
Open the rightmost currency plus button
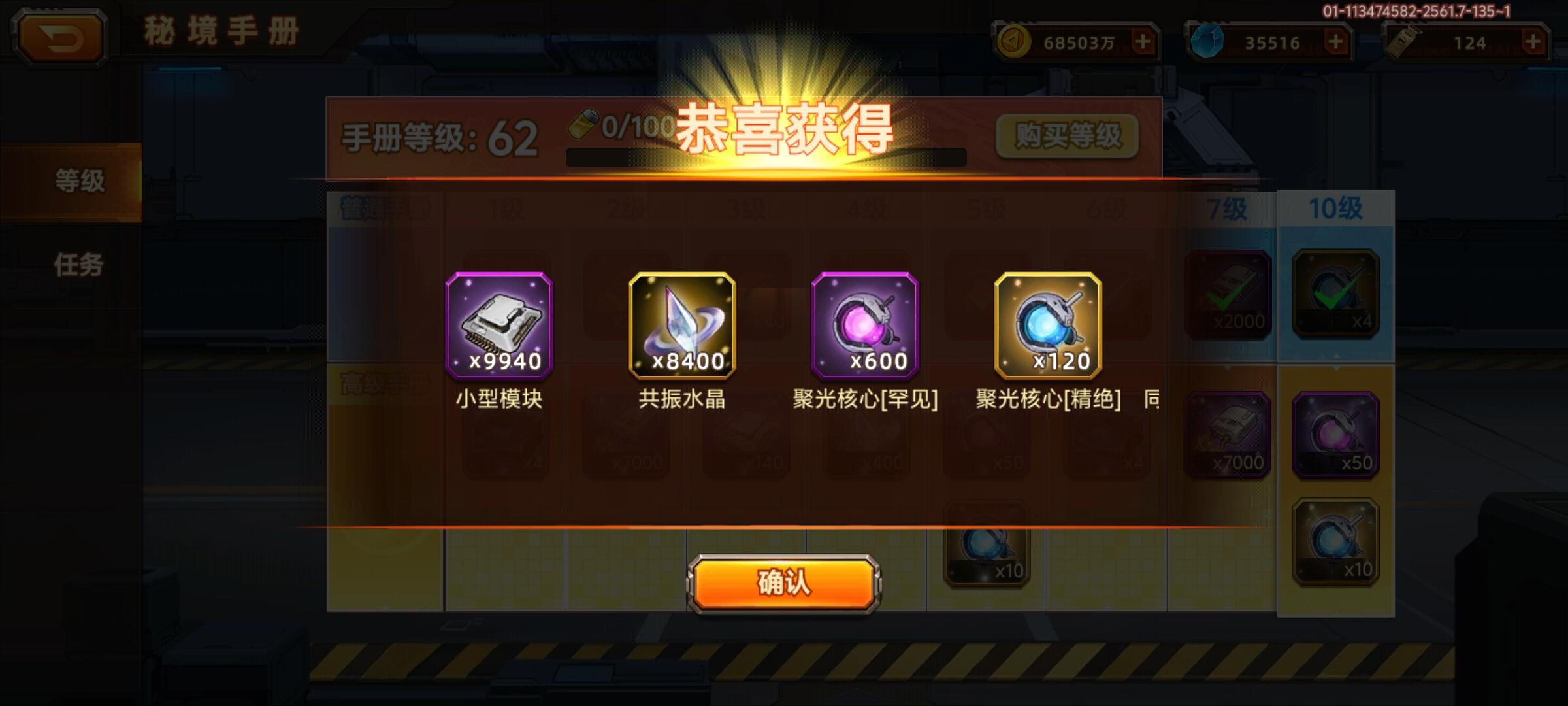(x=1532, y=41)
